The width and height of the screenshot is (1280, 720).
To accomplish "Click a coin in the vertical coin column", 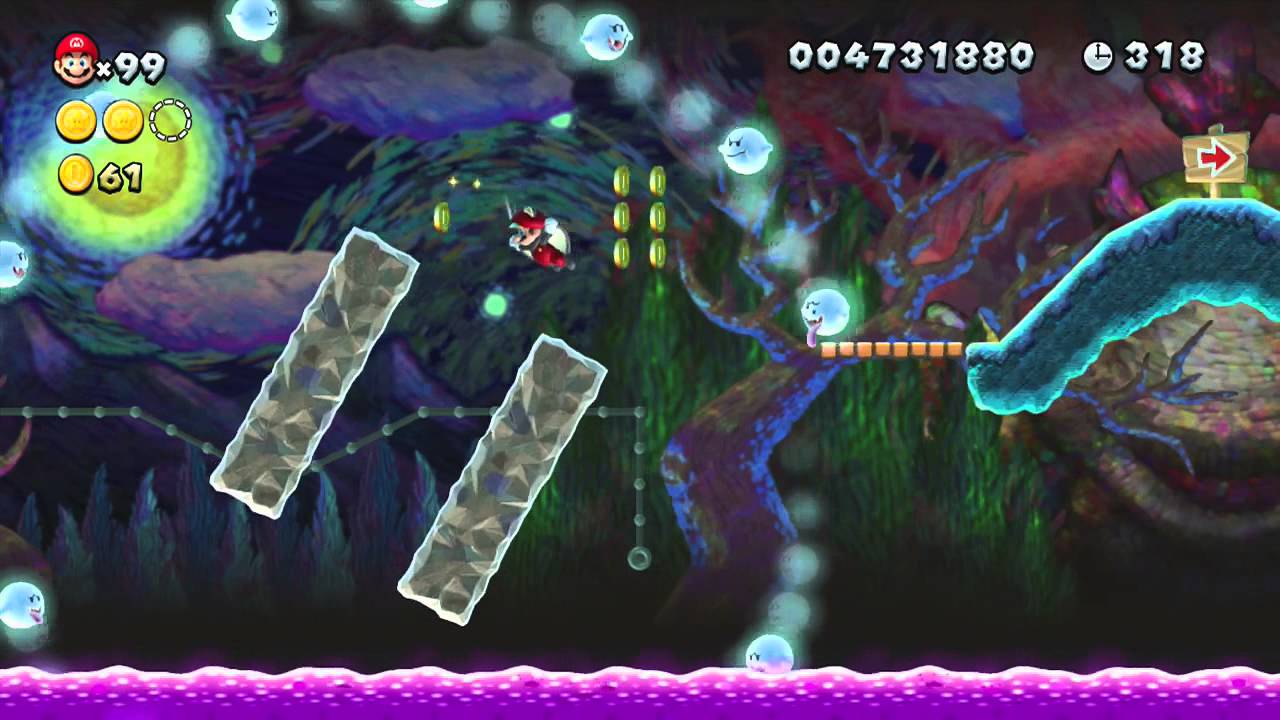I will (x=620, y=215).
